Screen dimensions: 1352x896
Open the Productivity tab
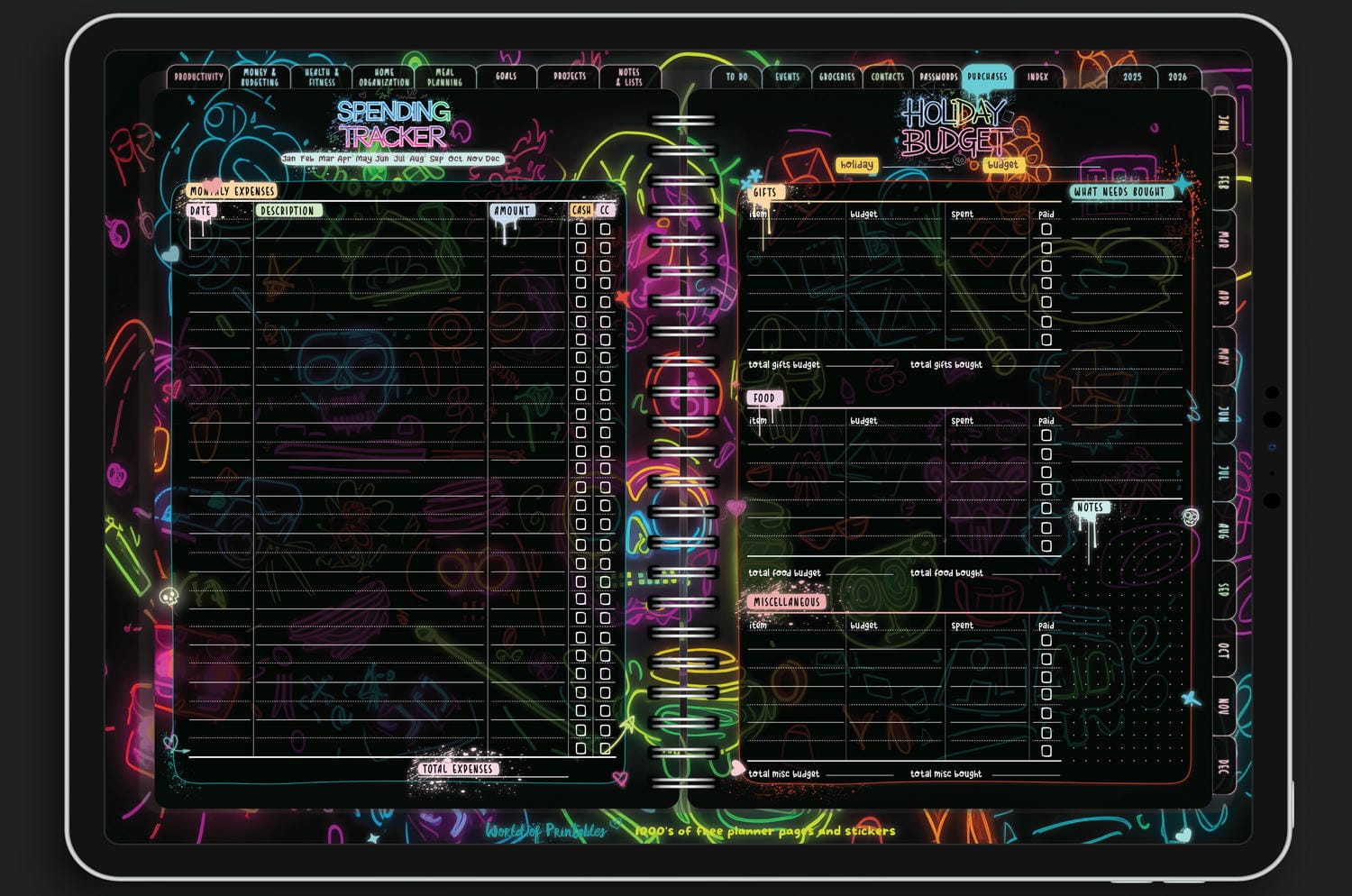coord(198,78)
